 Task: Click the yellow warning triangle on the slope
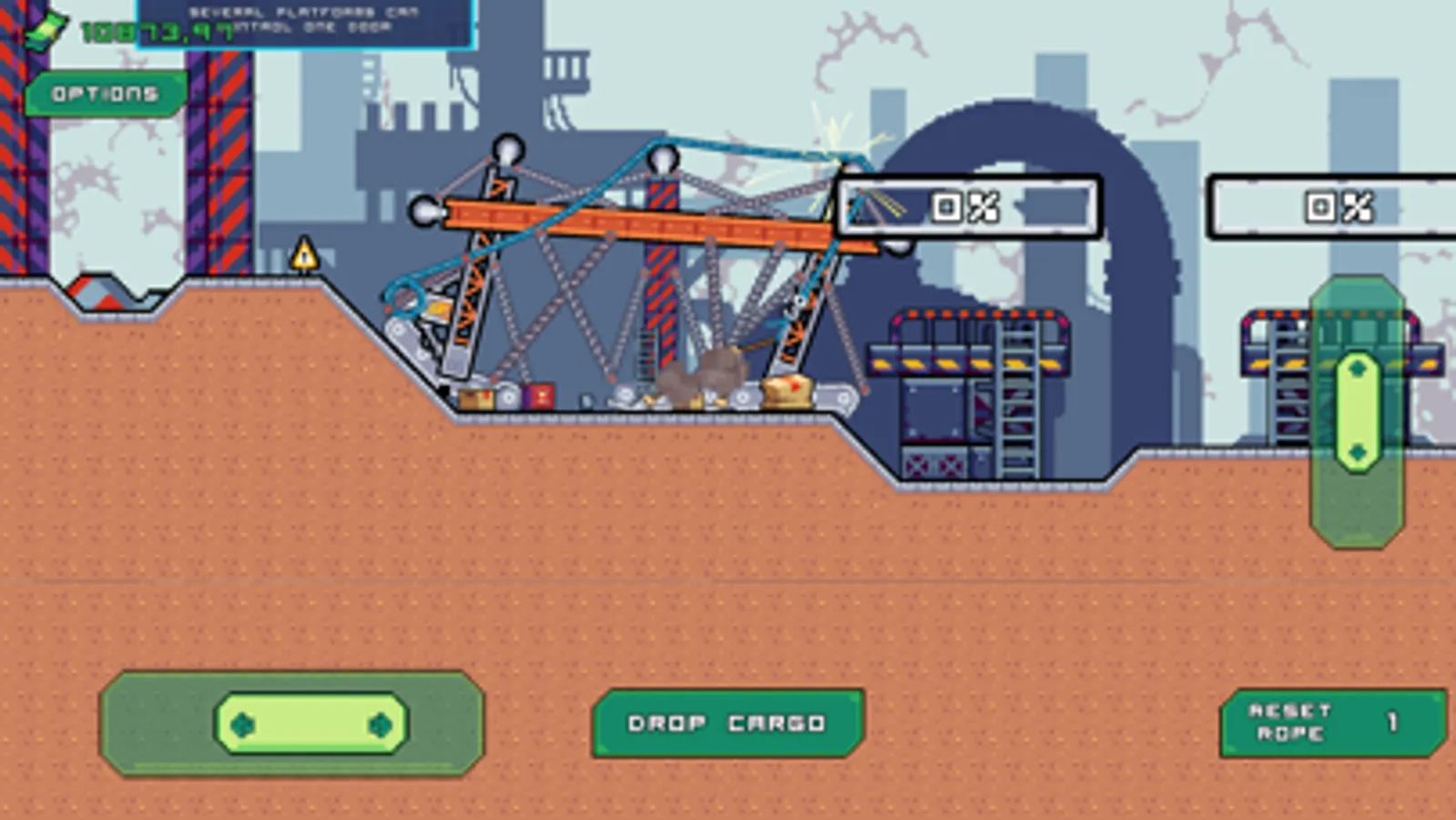point(302,255)
